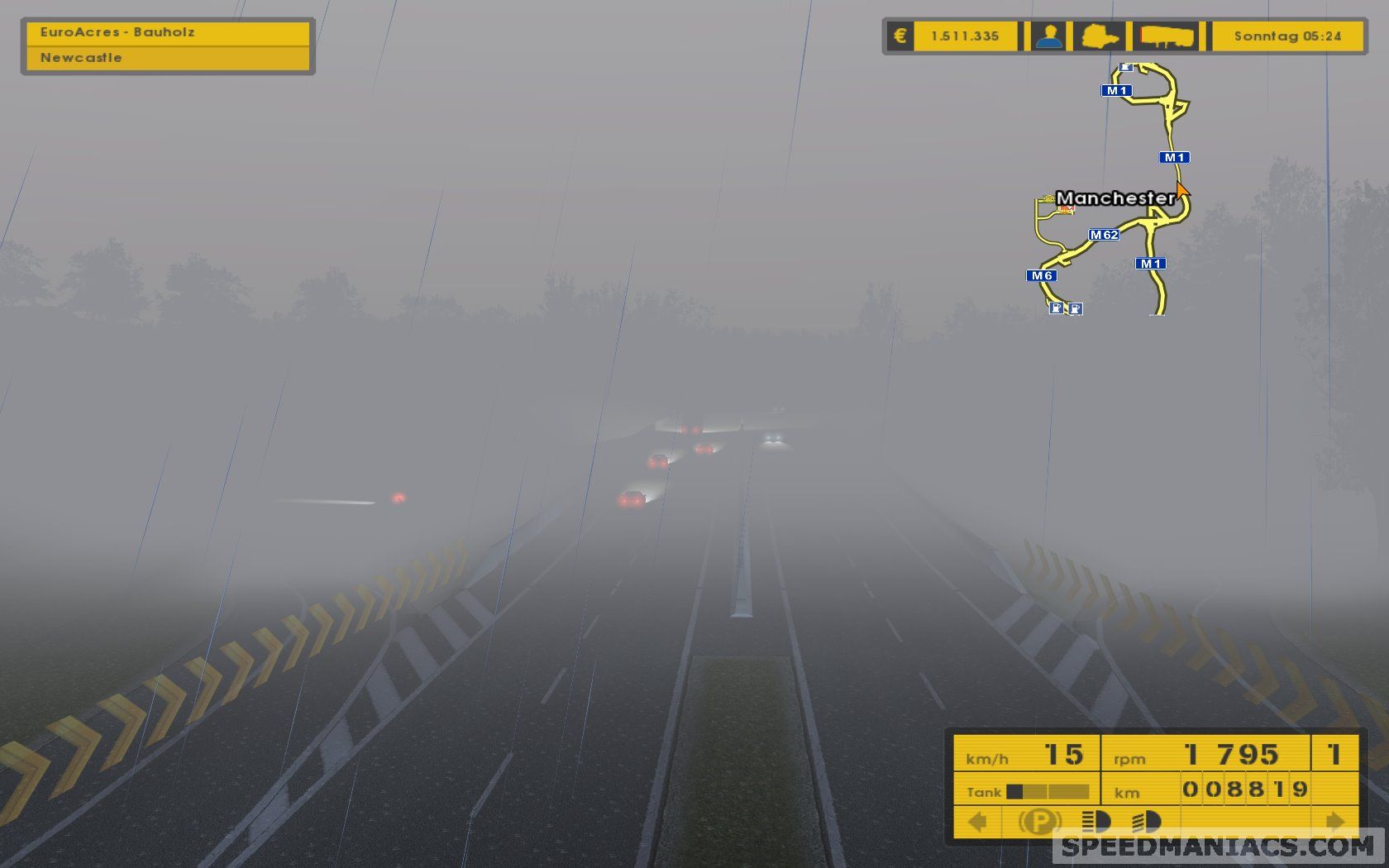
Task: Click the truck and trailer icon
Action: pos(1167,36)
